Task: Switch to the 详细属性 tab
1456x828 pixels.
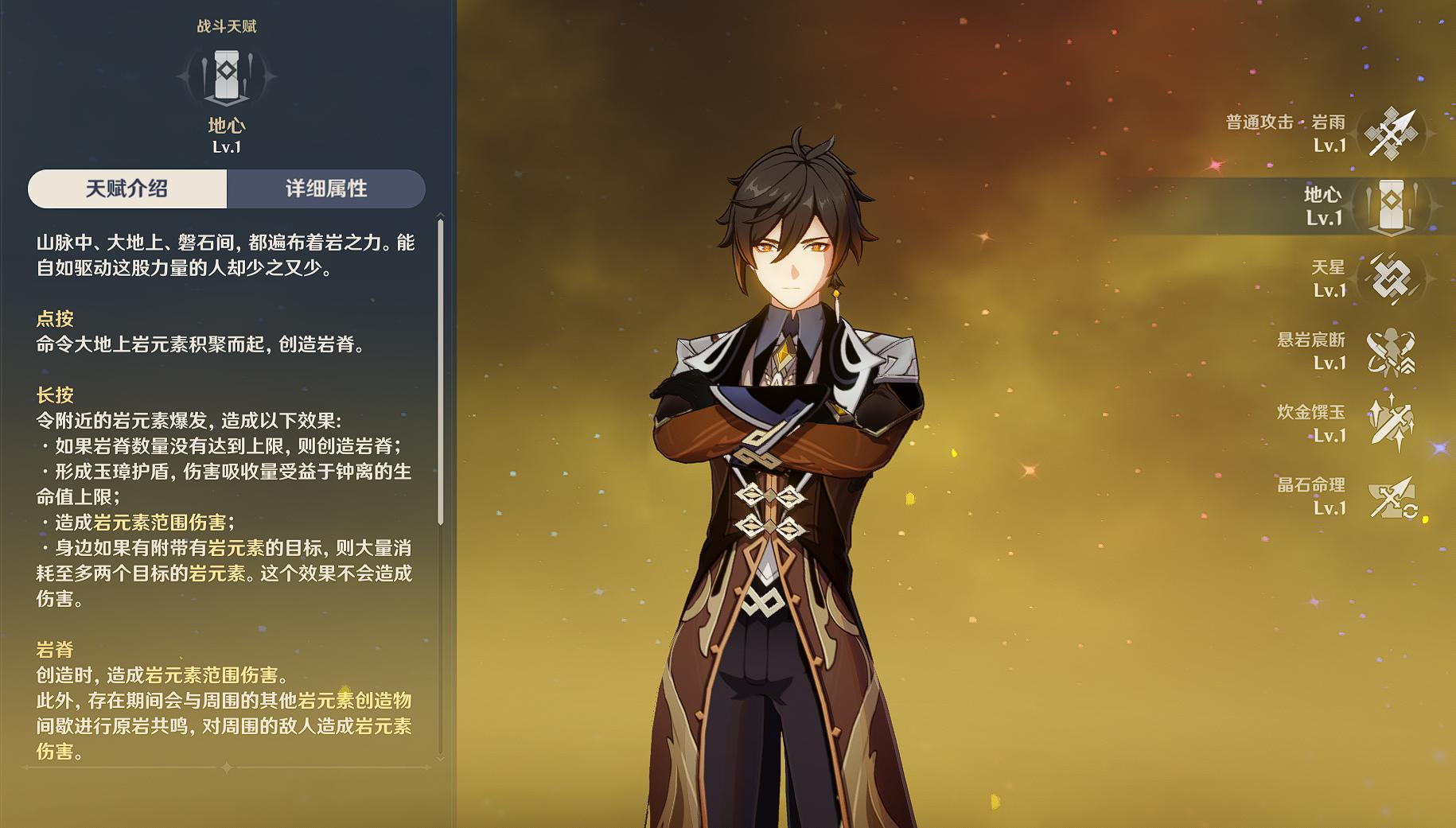Action: tap(329, 189)
